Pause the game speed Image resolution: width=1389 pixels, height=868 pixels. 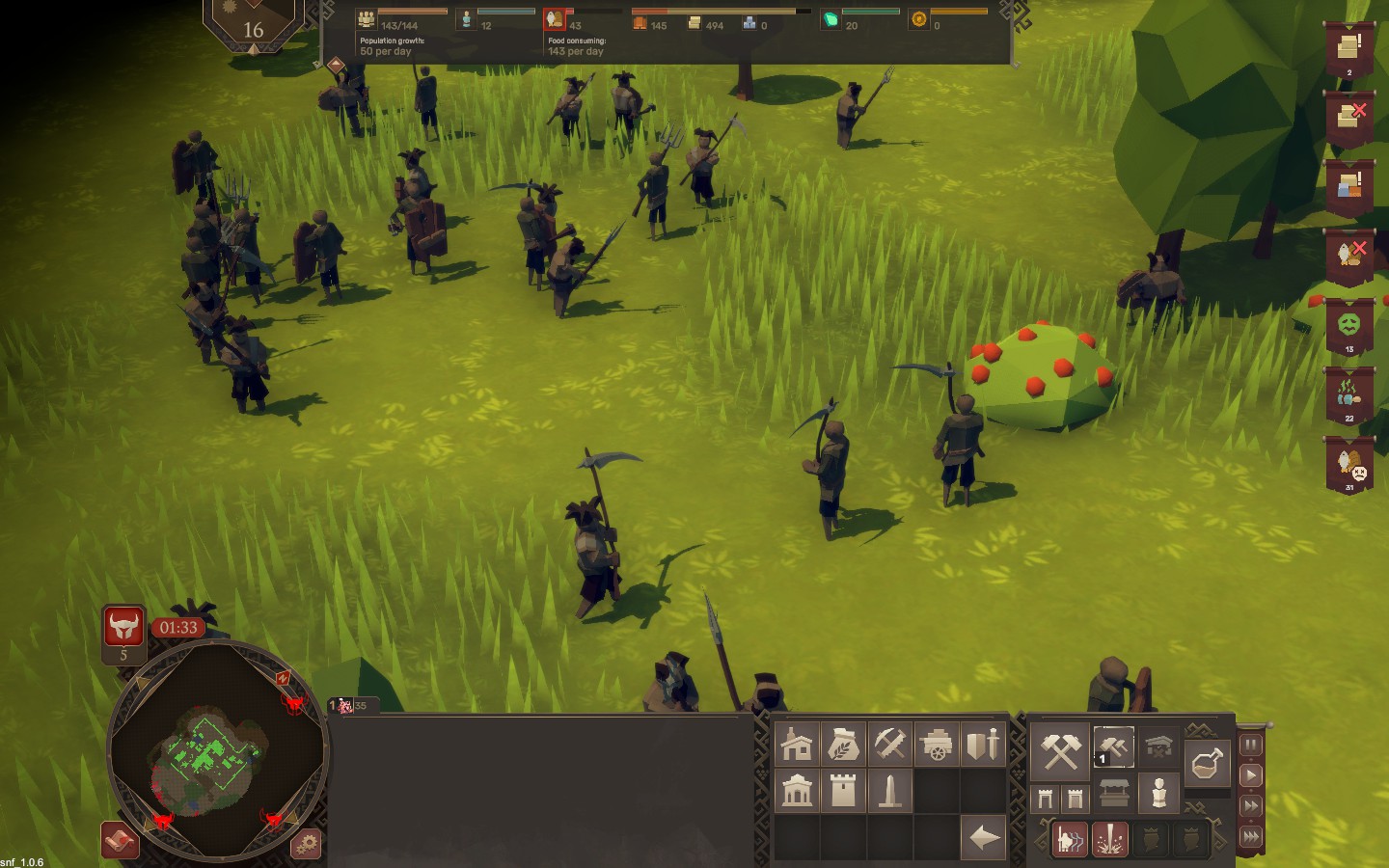[x=1250, y=745]
